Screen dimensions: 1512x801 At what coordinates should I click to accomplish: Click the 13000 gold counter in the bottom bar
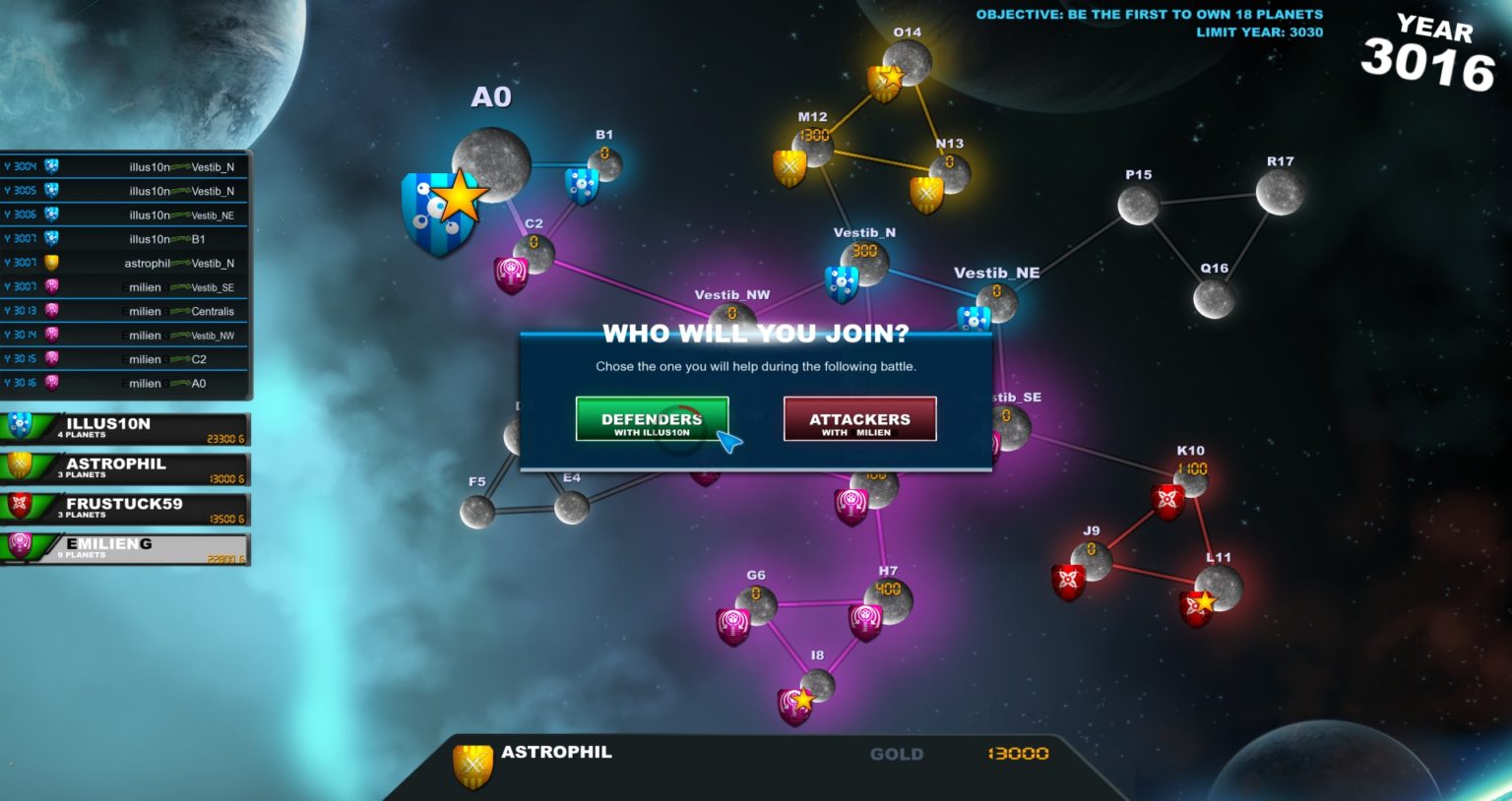tap(1018, 755)
